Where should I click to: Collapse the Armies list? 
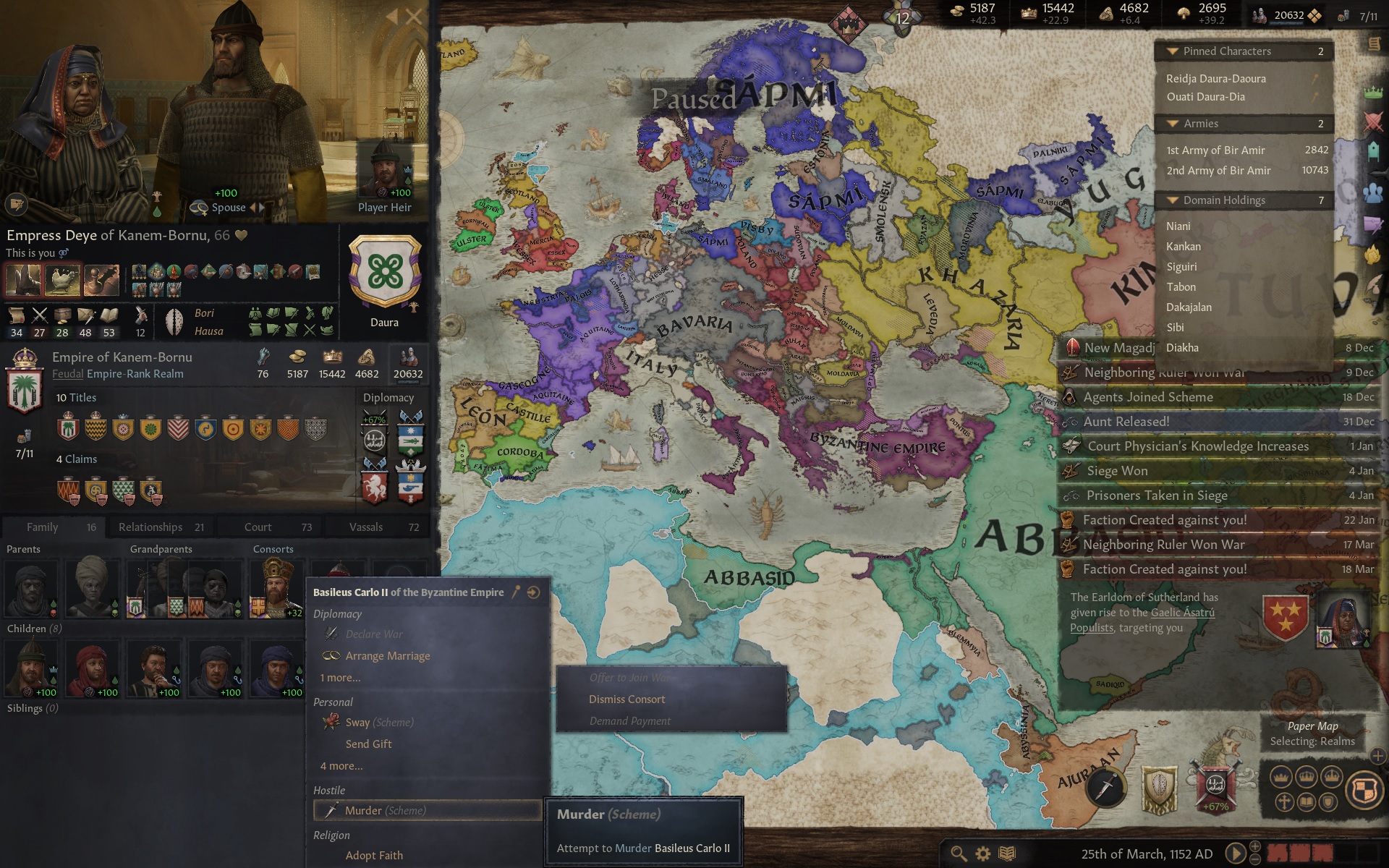coord(1173,124)
